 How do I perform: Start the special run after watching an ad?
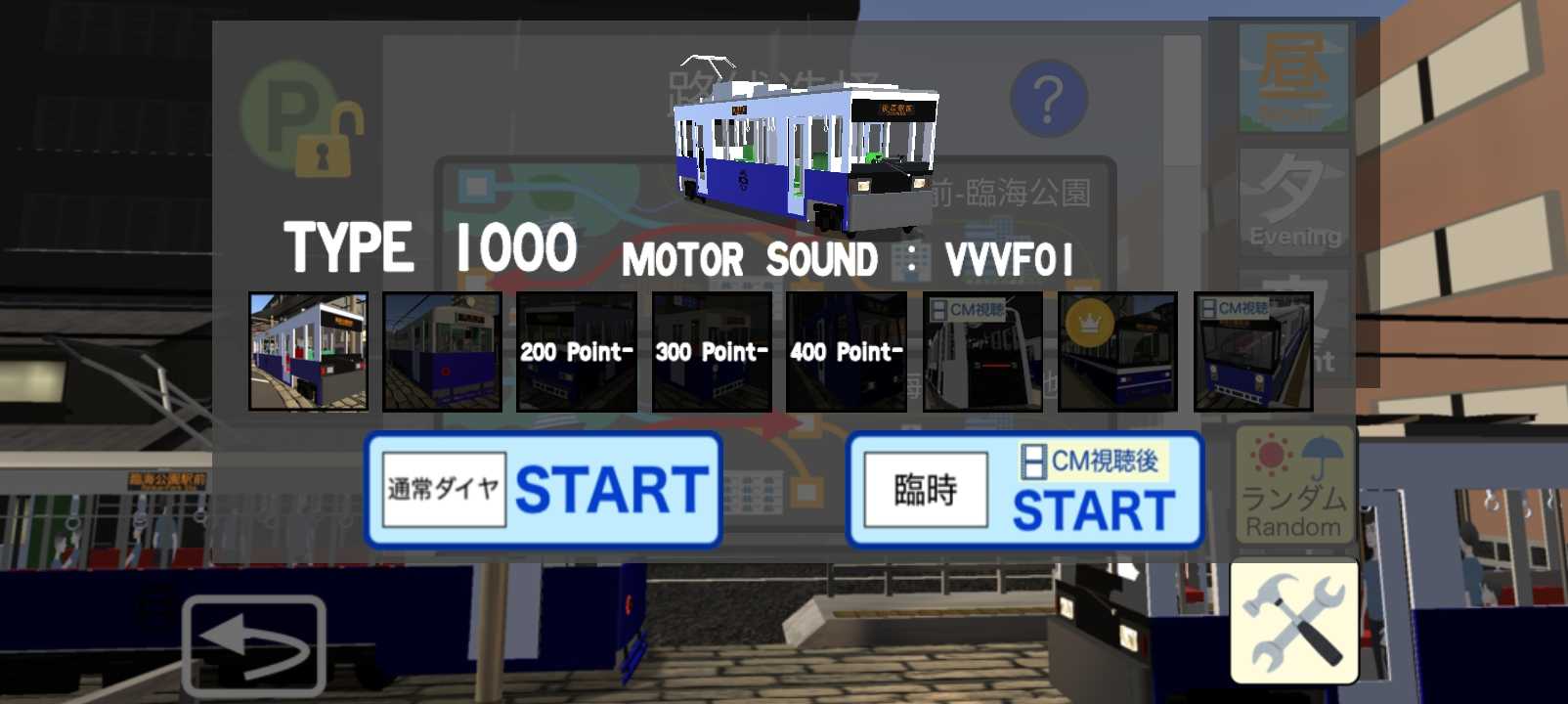pyautogui.click(x=1024, y=489)
